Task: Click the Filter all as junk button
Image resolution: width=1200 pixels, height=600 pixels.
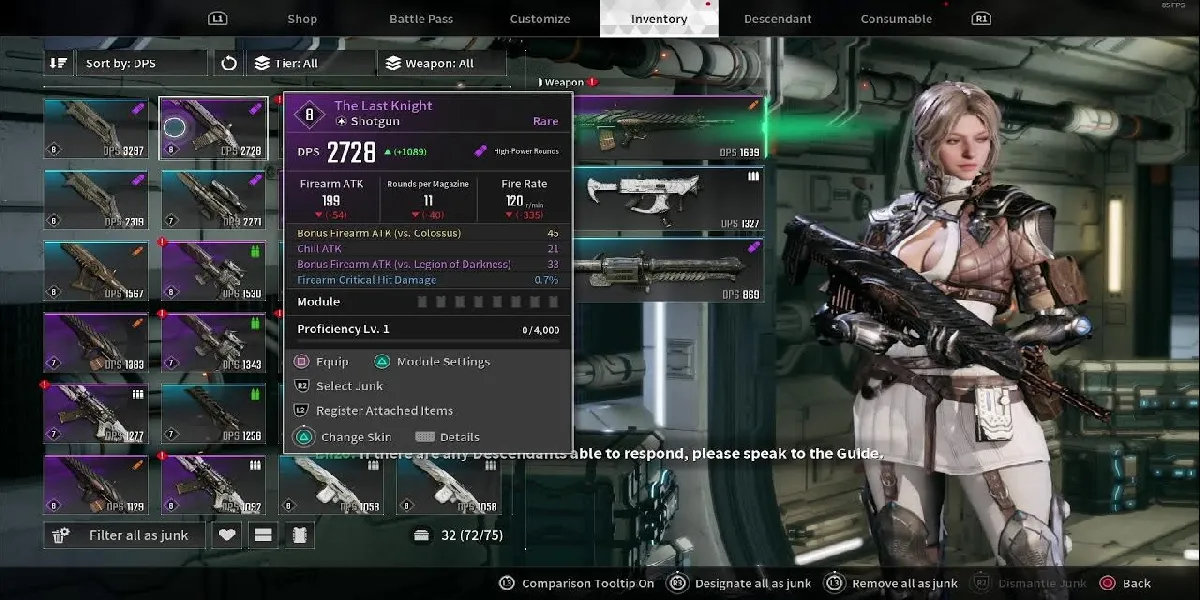Action: [x=125, y=535]
